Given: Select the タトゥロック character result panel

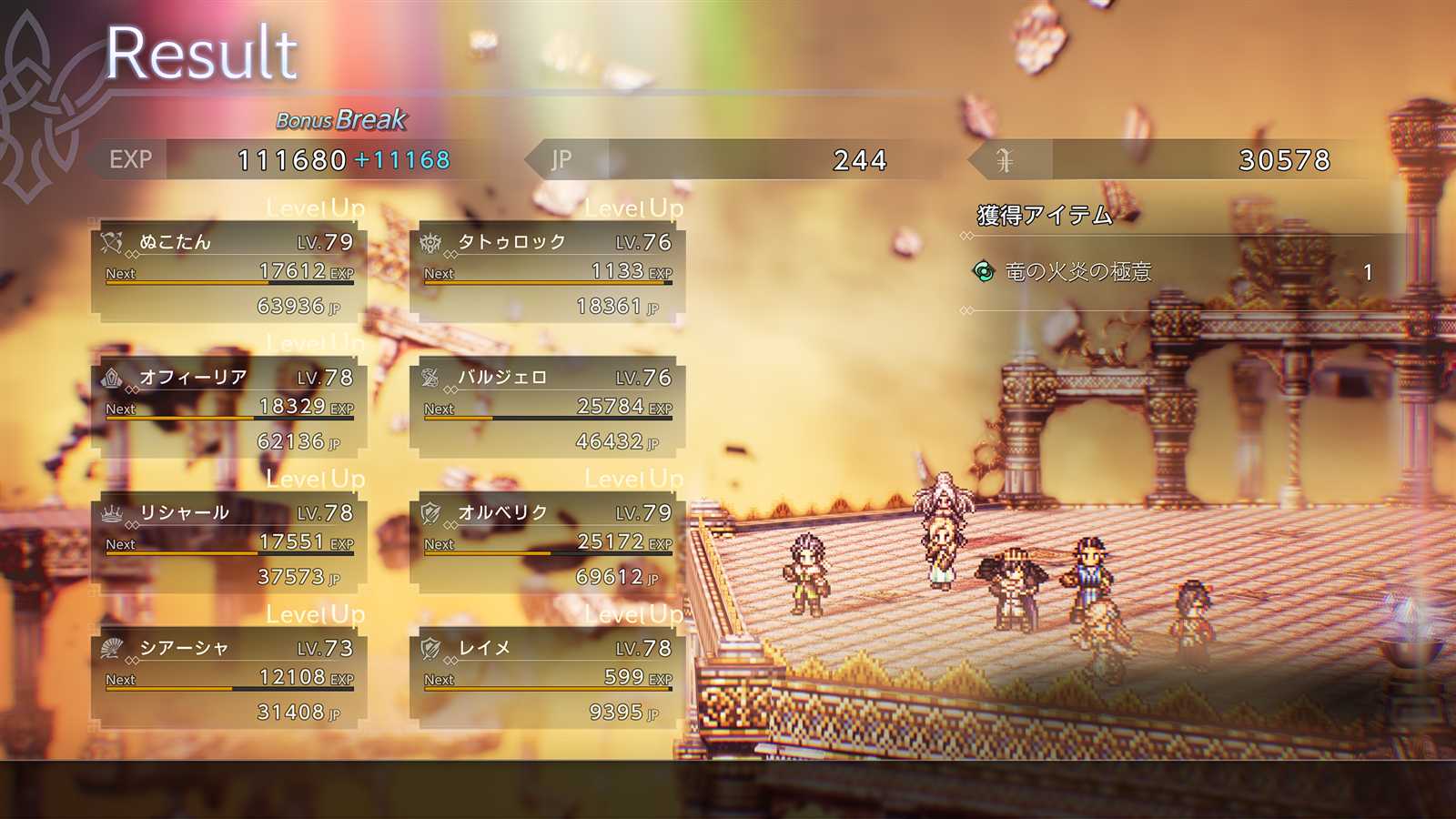Looking at the screenshot, I should click(548, 272).
